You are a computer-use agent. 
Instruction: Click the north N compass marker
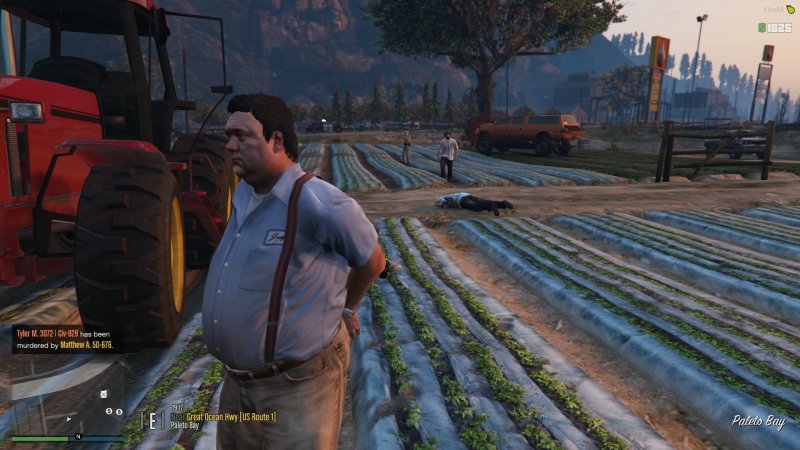coord(76,438)
